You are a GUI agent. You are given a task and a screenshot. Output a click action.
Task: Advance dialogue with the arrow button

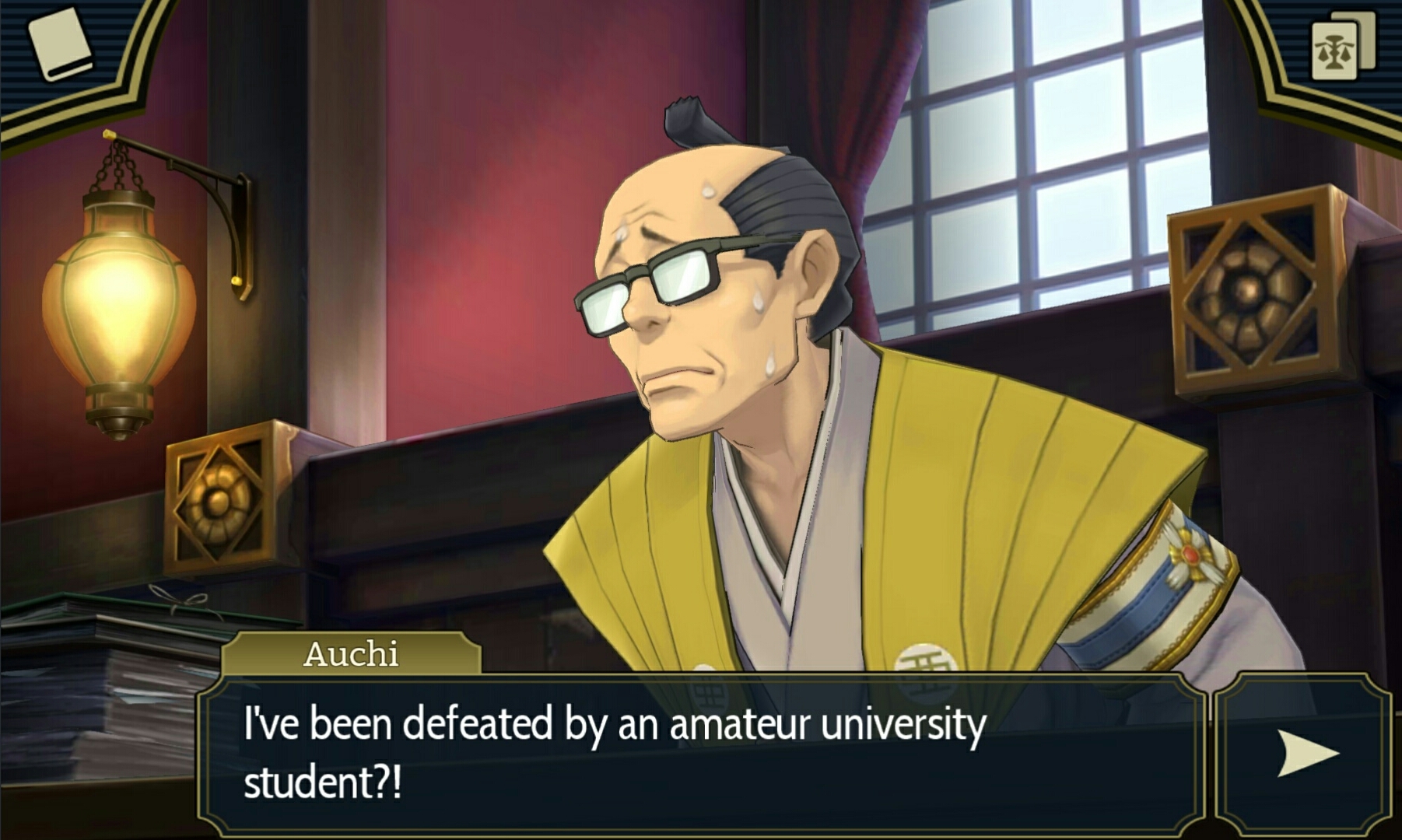pyautogui.click(x=1306, y=753)
